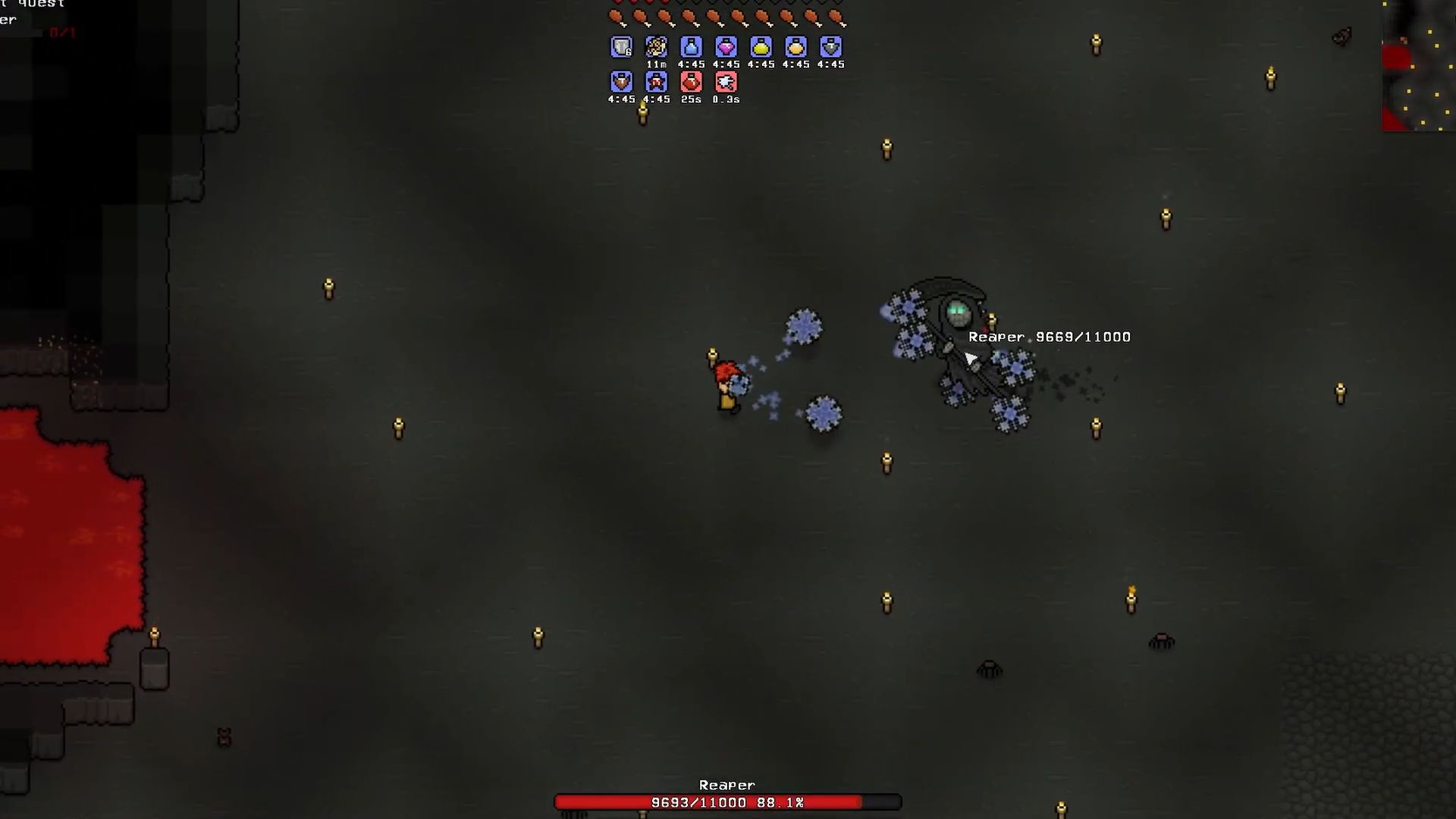Dismiss the brown vest buff at 4:45
The image size is (1456, 819).
click(x=621, y=82)
